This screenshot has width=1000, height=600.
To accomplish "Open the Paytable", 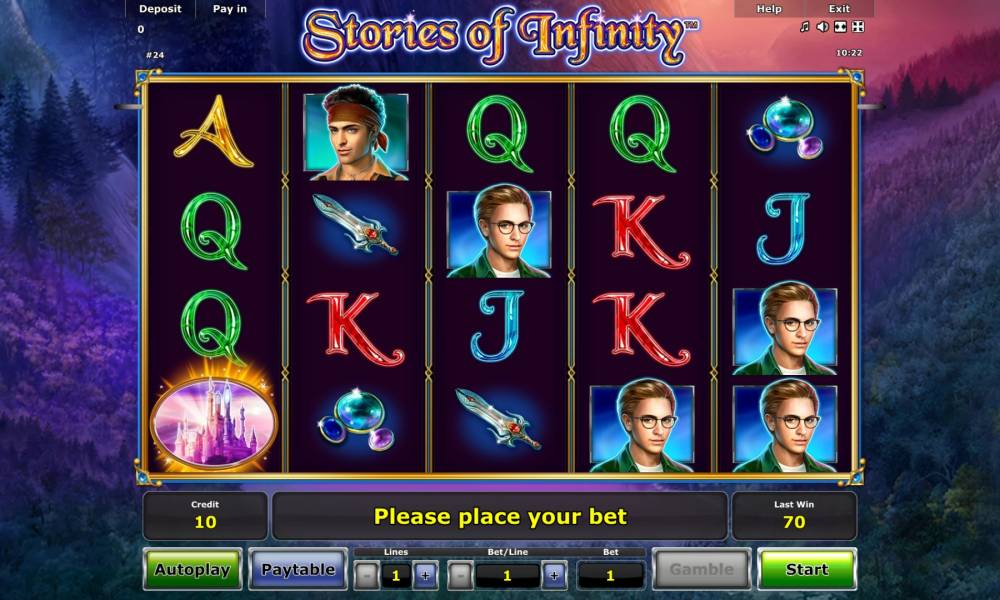I will point(297,570).
